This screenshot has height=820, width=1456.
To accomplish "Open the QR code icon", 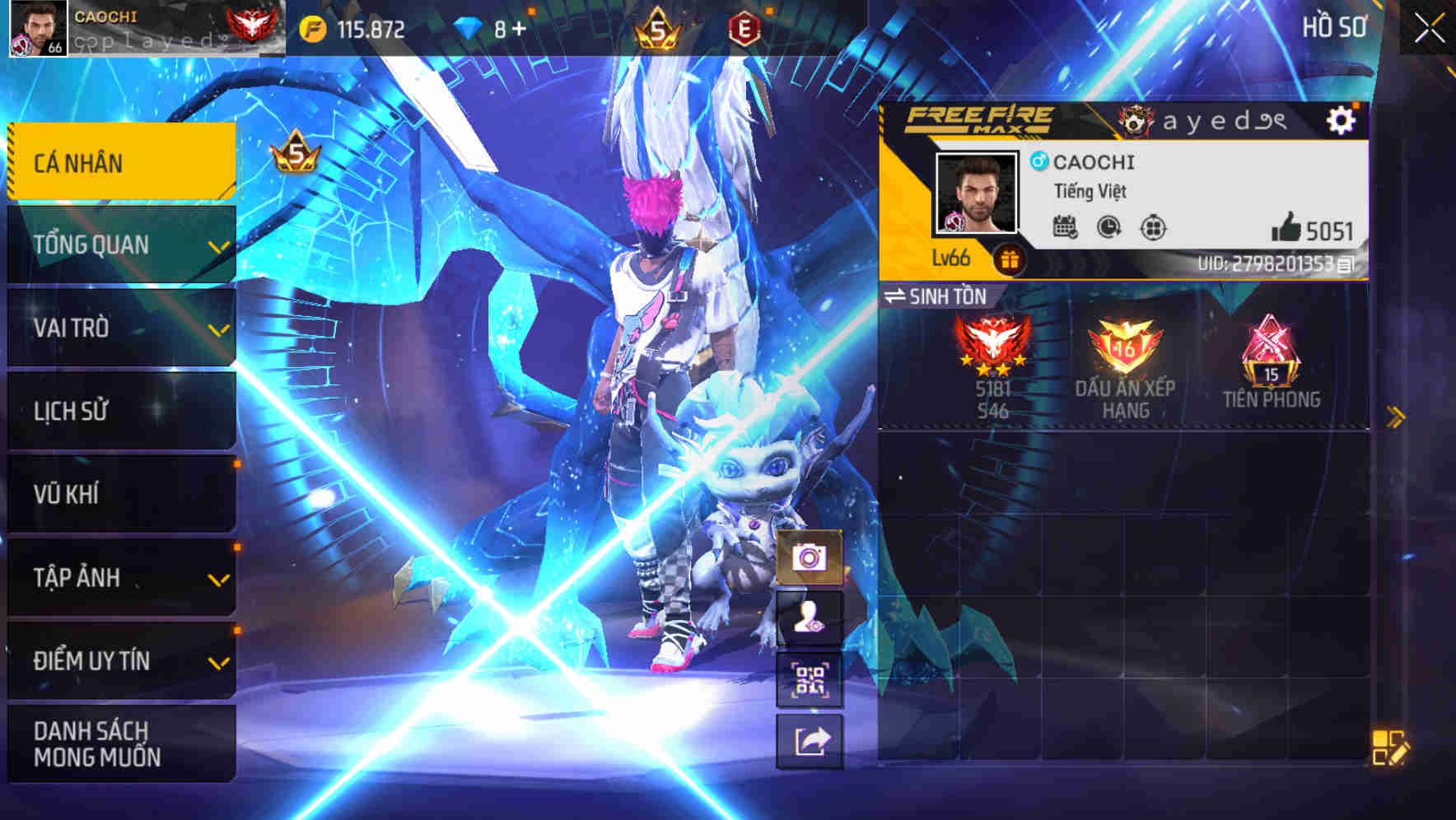I will click(810, 679).
